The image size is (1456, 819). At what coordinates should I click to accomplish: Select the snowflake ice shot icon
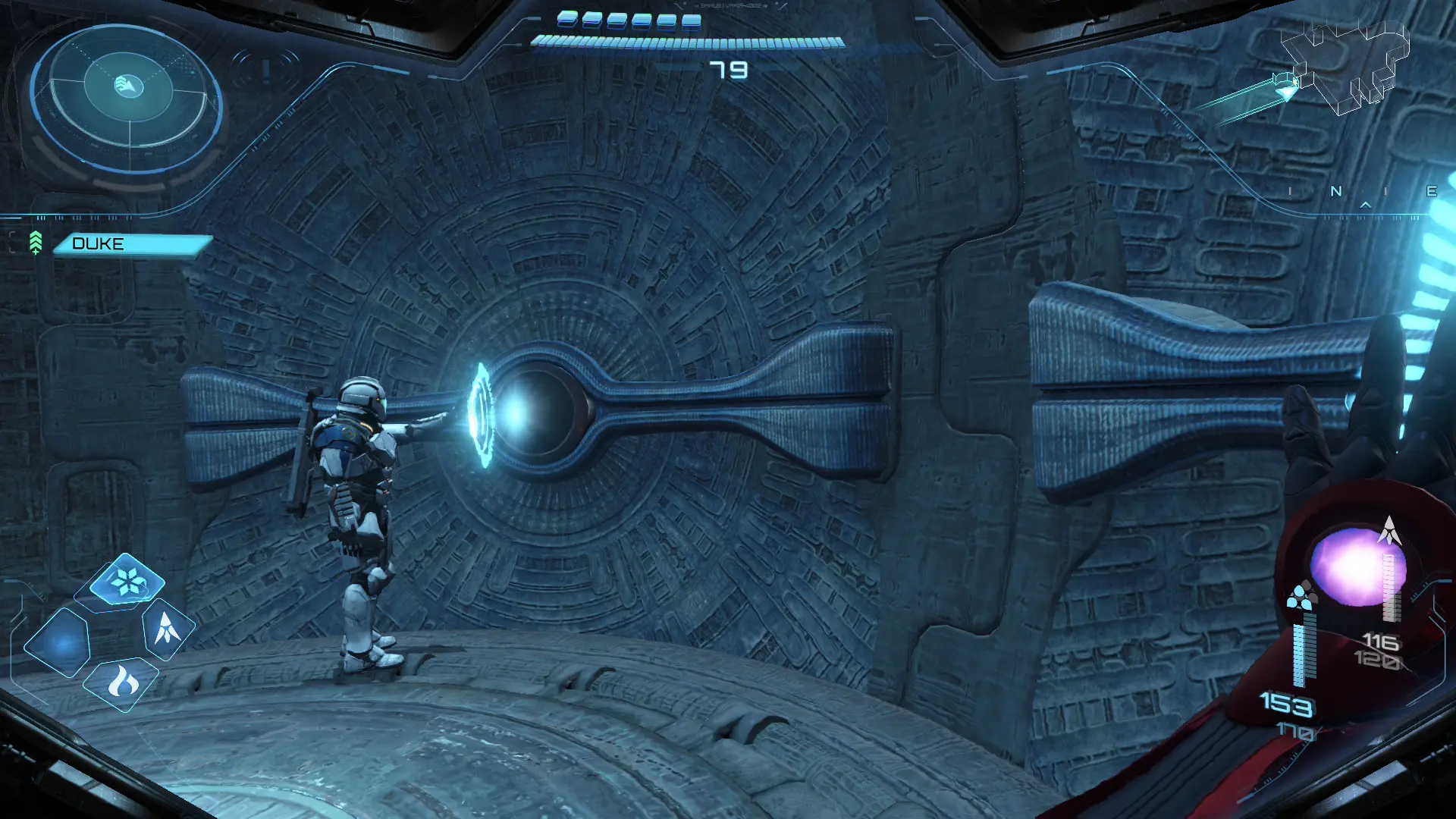click(x=127, y=582)
